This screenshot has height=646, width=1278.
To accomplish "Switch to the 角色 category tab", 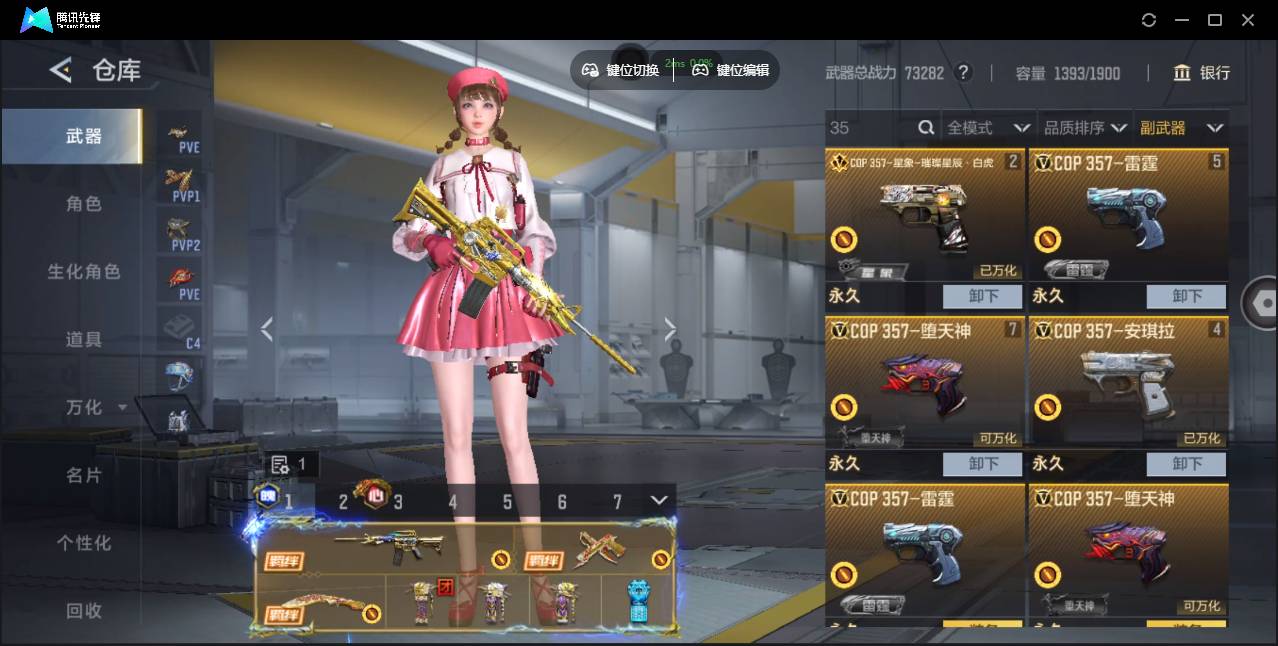I will 84,204.
